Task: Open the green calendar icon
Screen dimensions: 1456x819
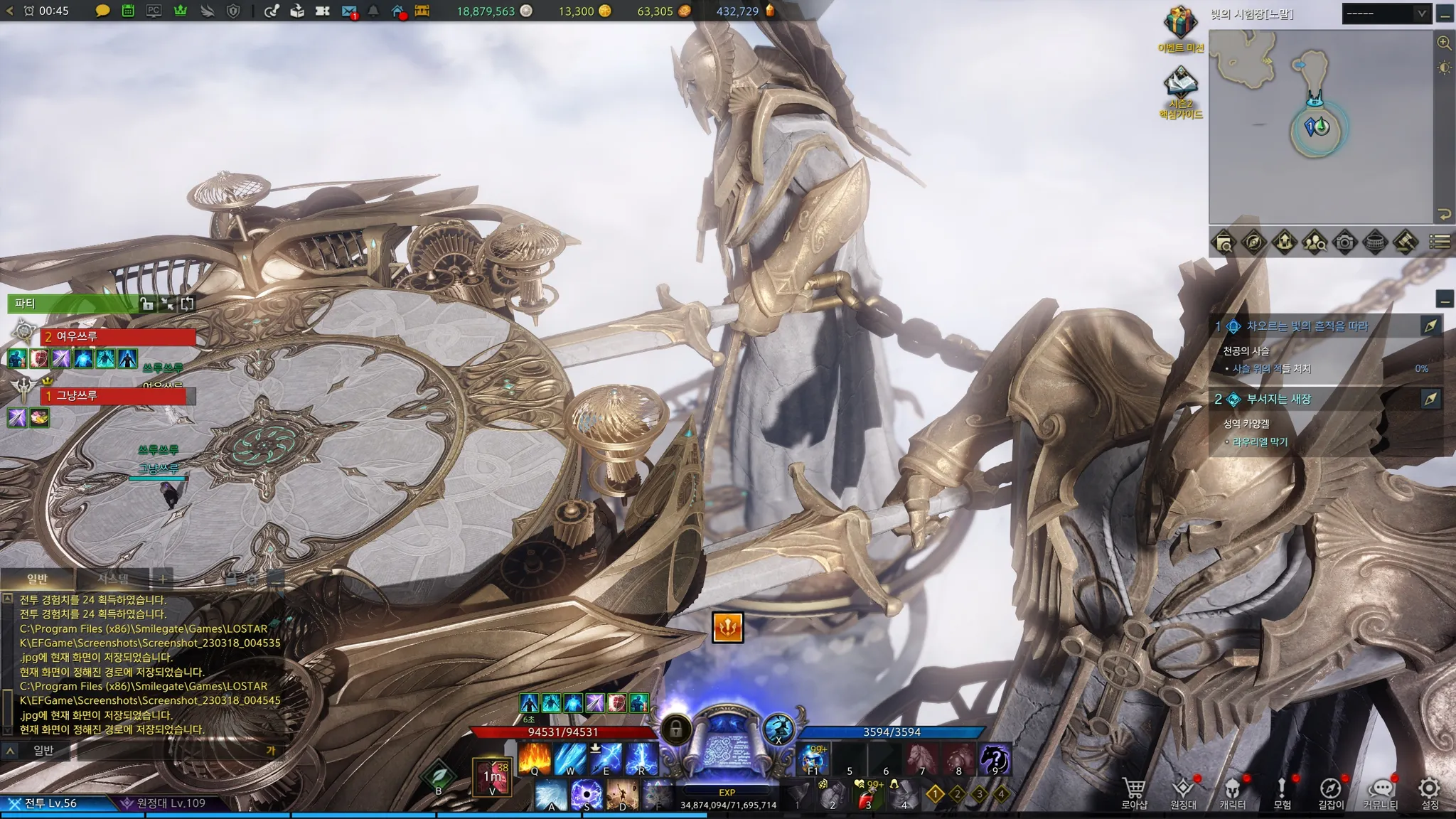Action: point(128,11)
